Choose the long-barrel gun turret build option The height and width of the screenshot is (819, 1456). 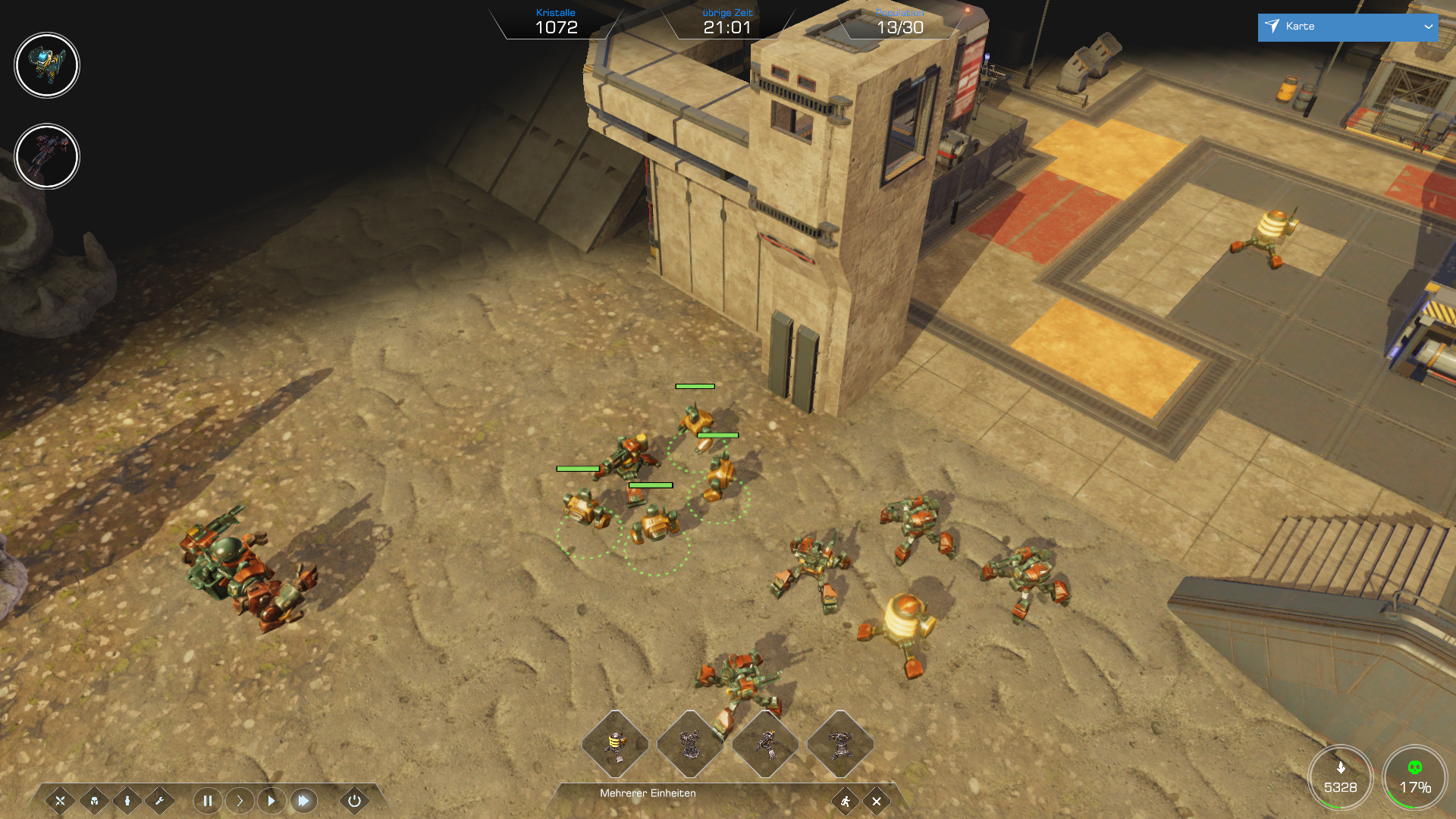[x=765, y=745]
